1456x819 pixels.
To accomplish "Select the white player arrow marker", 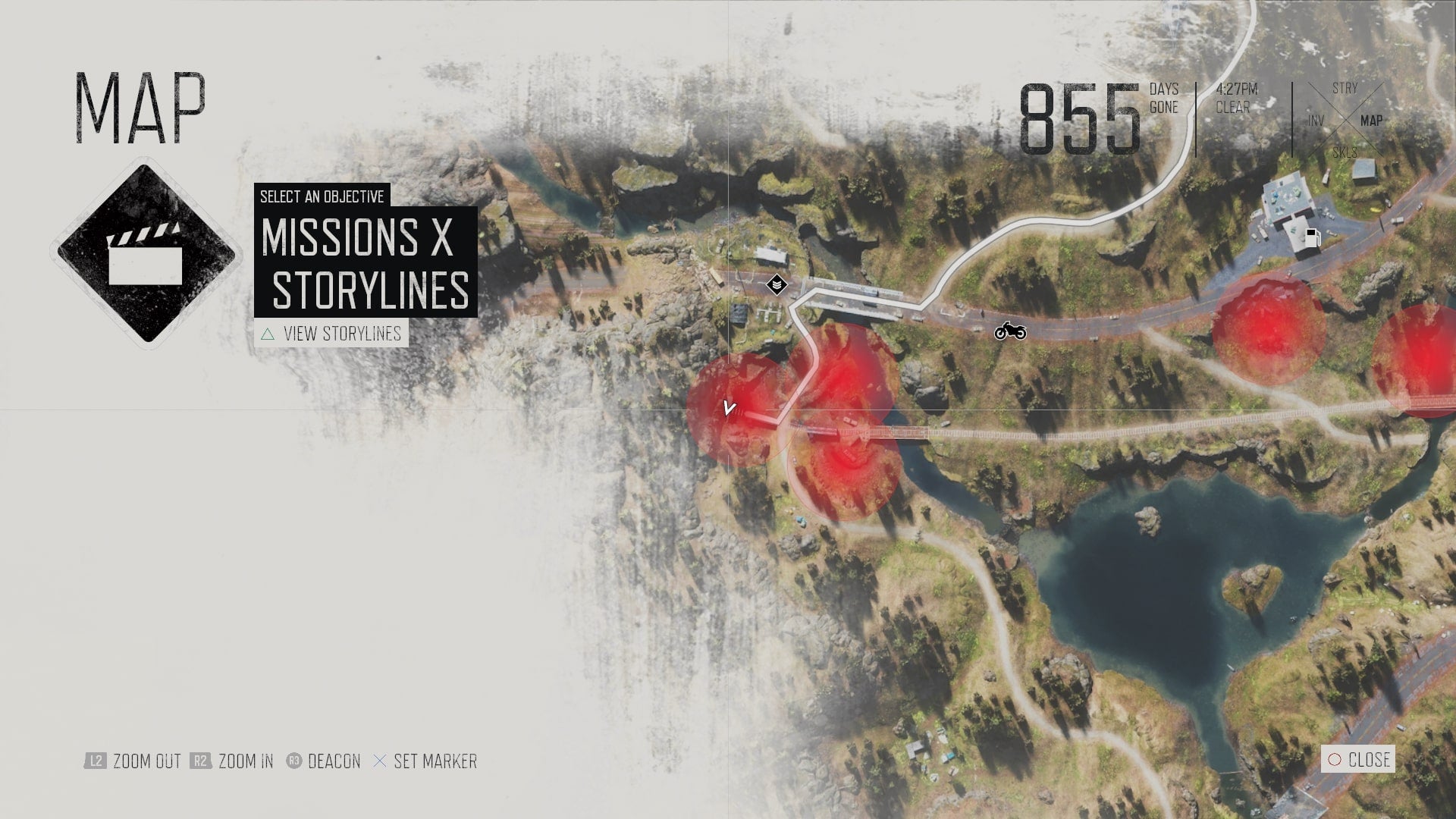I will coord(729,407).
